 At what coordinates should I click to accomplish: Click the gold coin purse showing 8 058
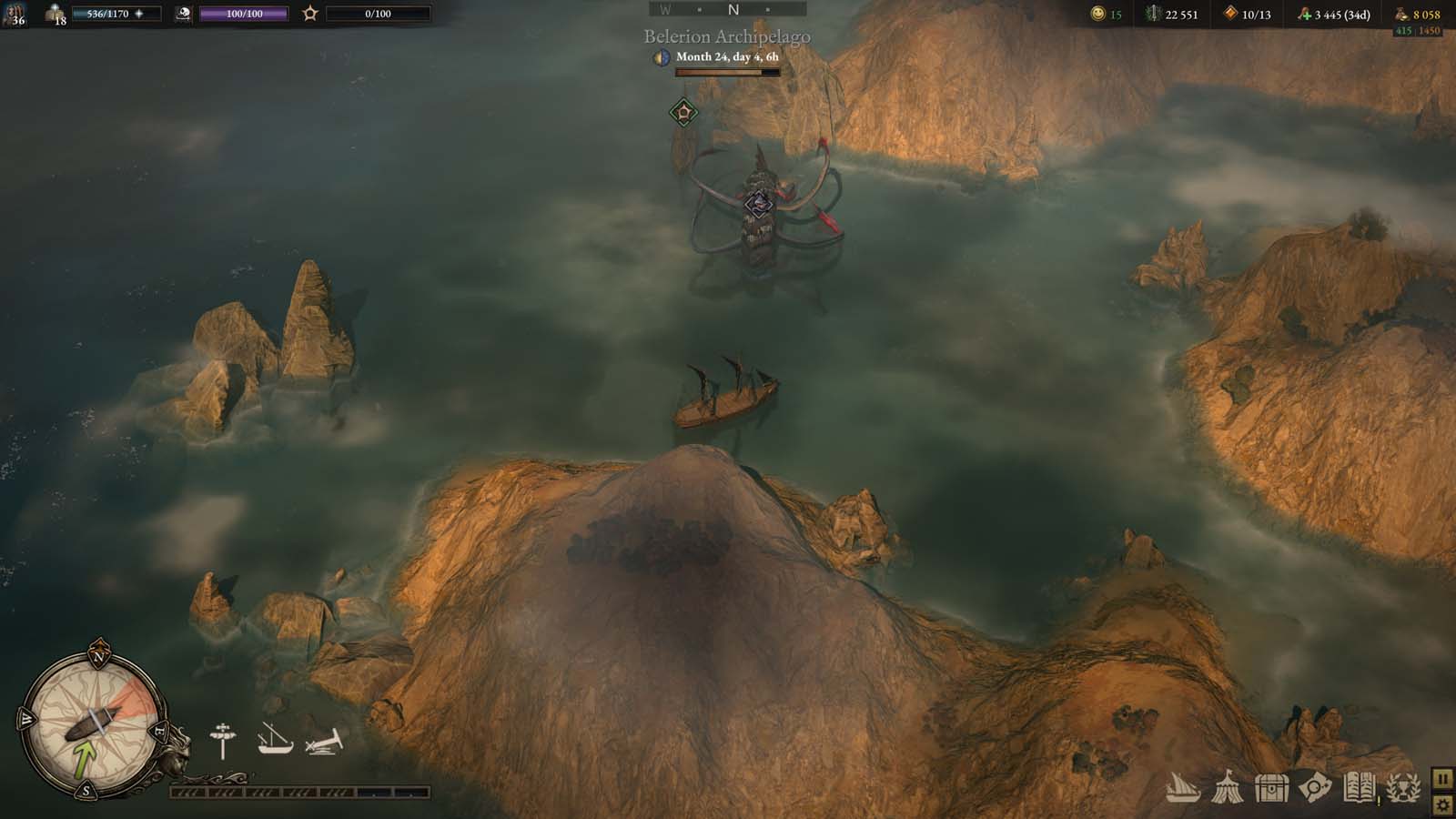click(x=1423, y=15)
